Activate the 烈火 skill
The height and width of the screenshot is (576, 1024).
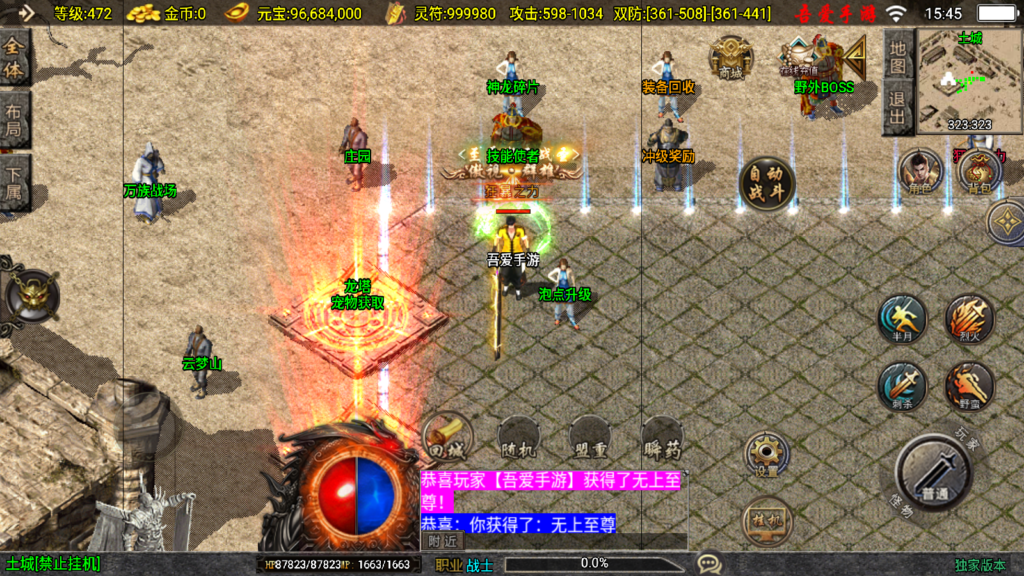[969, 319]
